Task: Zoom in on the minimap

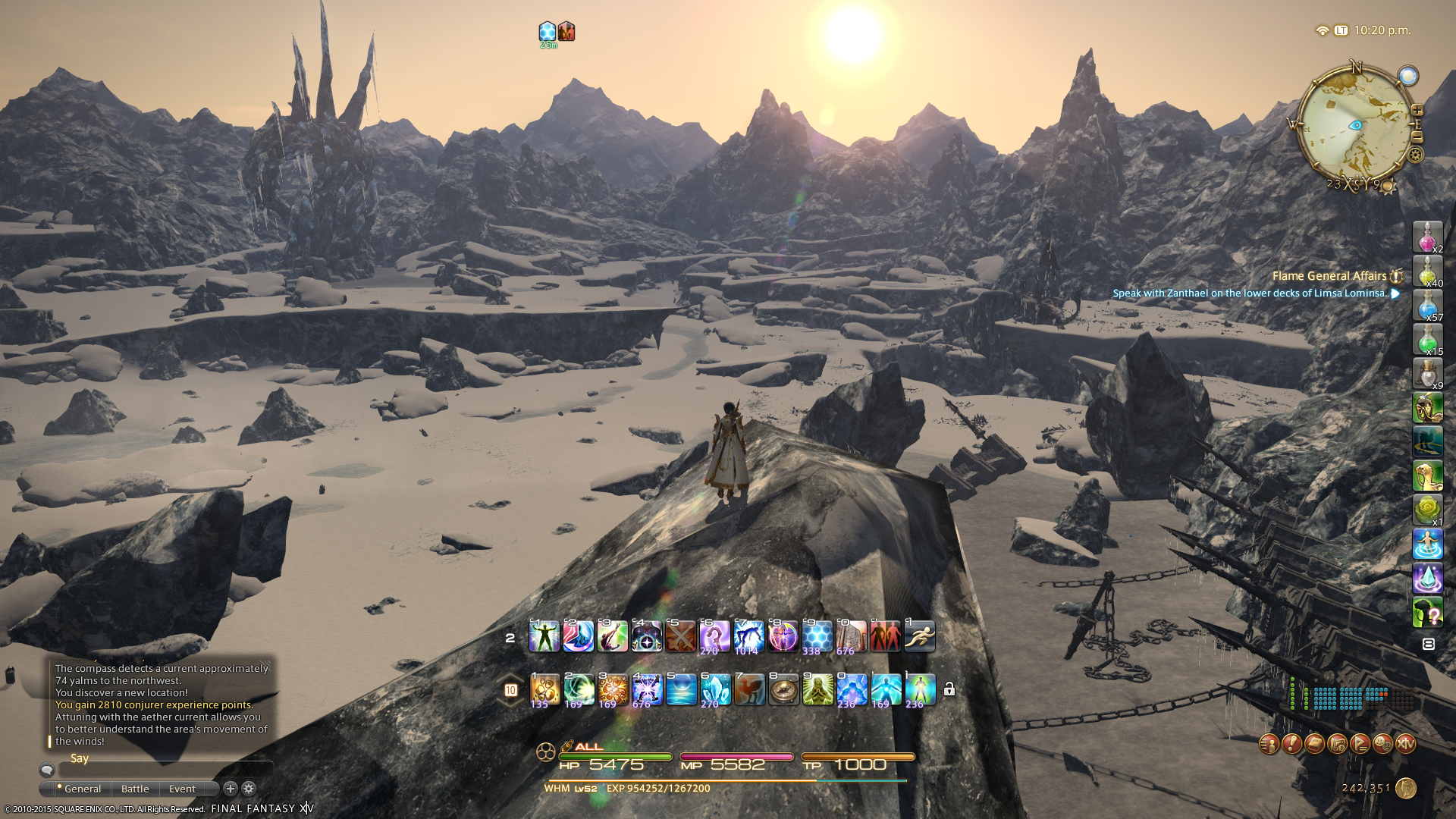Action: coord(1417,111)
